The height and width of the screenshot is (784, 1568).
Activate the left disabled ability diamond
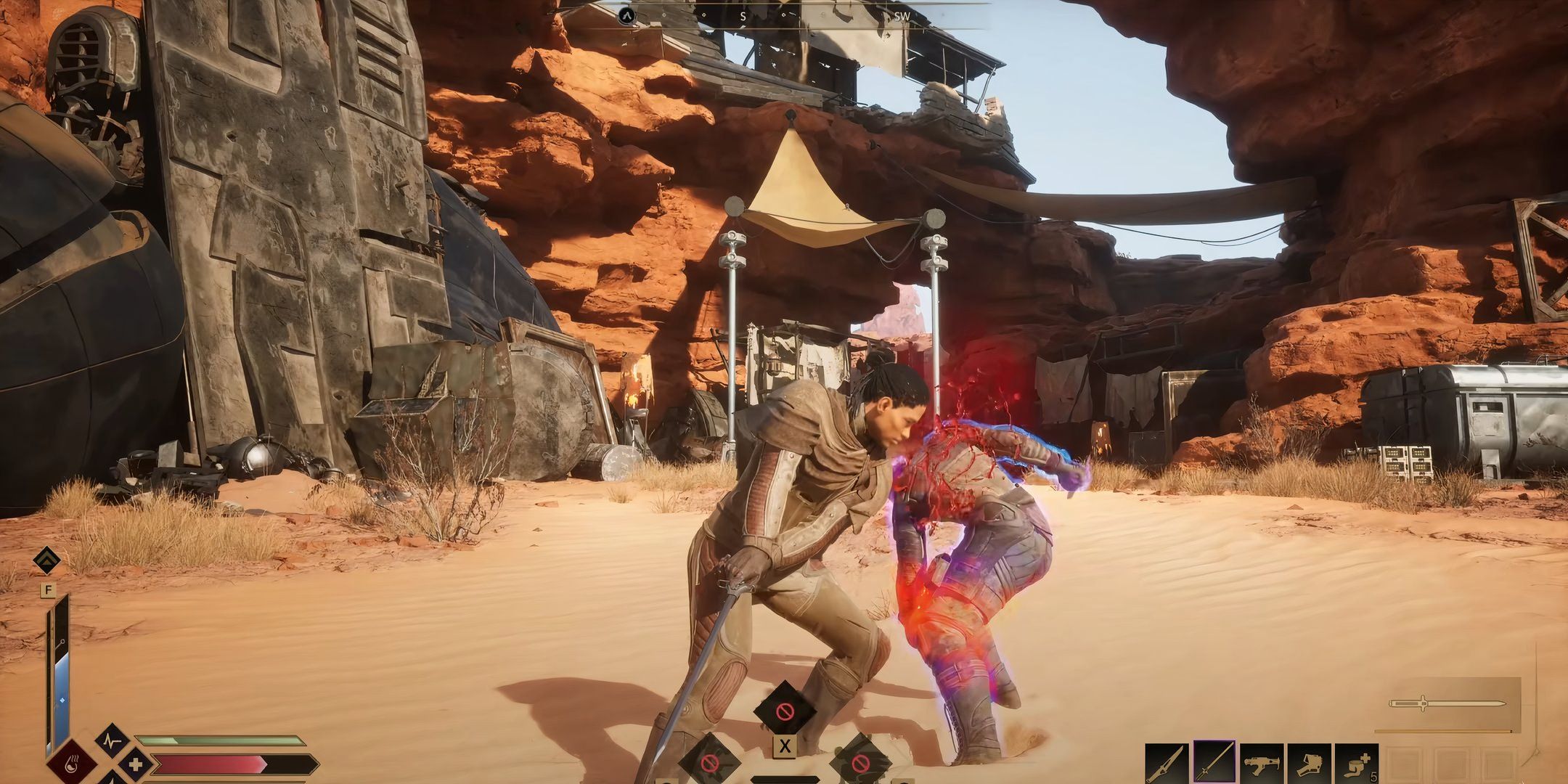pos(711,762)
